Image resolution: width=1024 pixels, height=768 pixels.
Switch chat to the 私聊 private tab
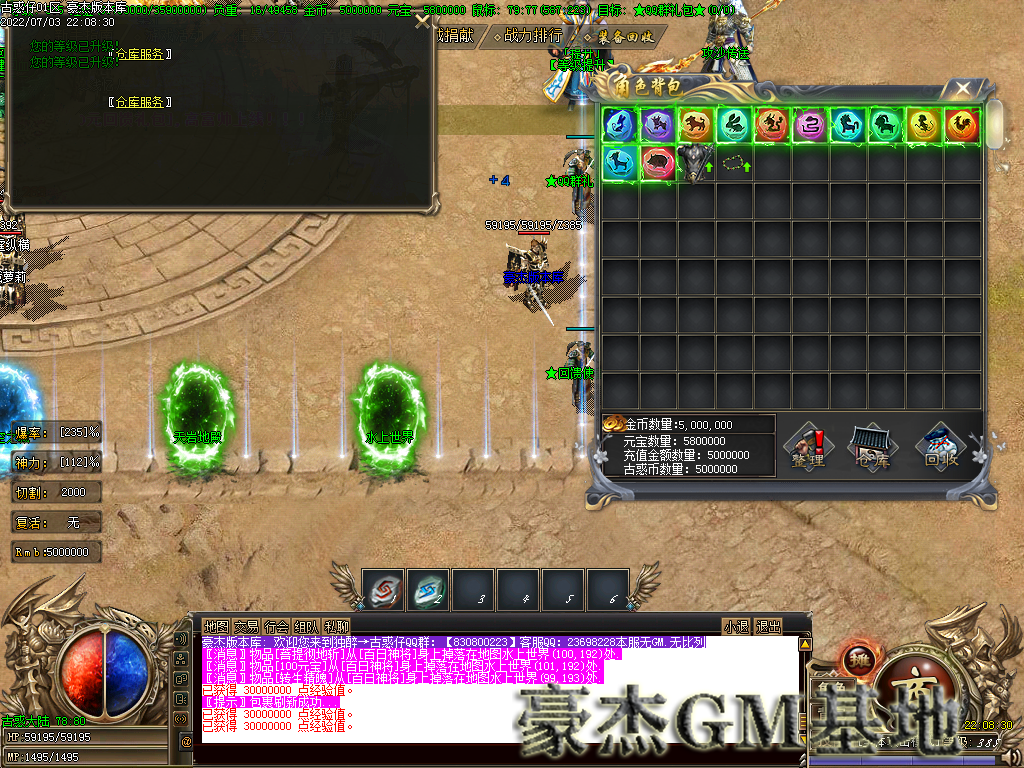336,627
